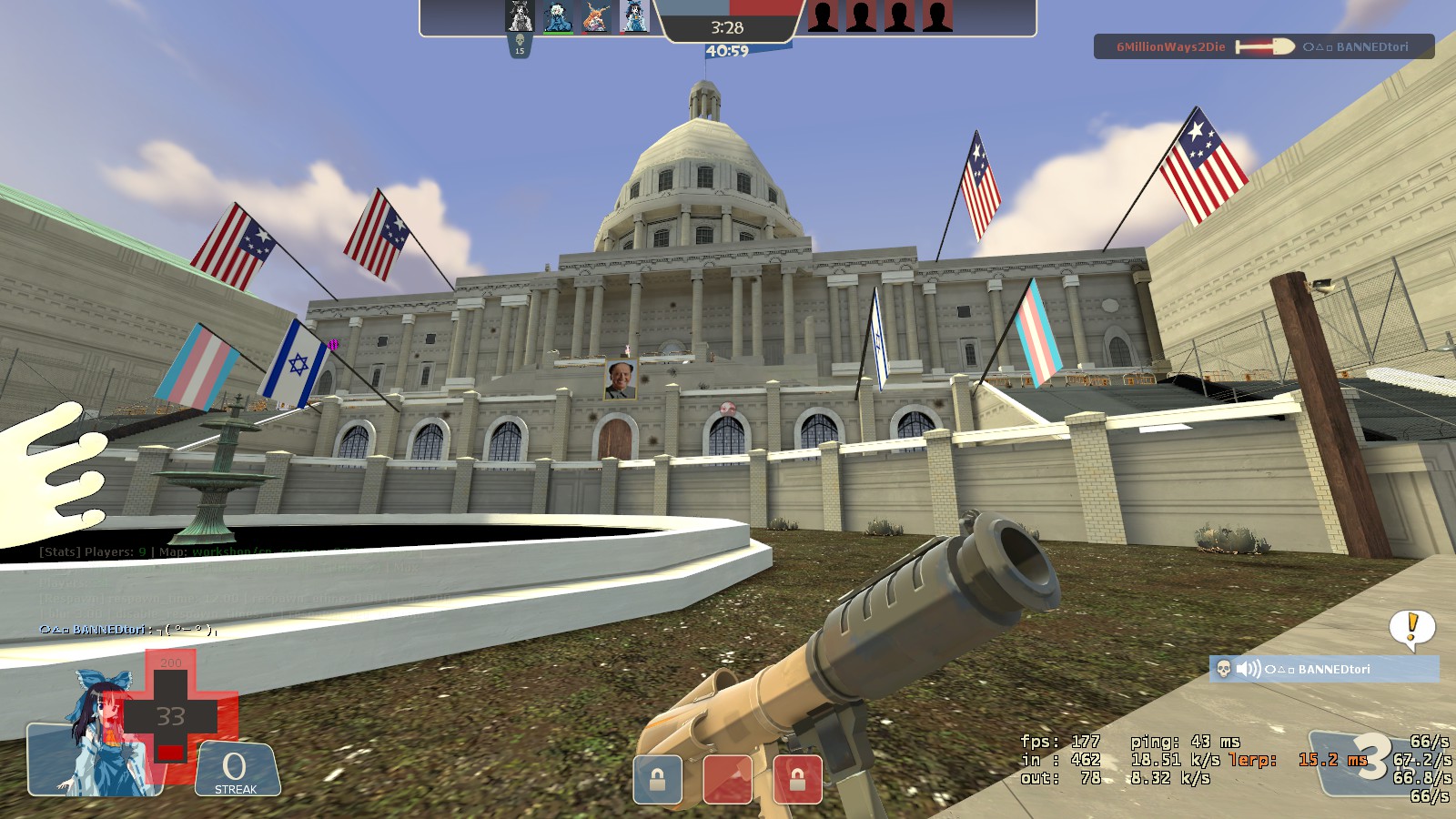Select the orange-haired teammate avatar

[x=595, y=16]
